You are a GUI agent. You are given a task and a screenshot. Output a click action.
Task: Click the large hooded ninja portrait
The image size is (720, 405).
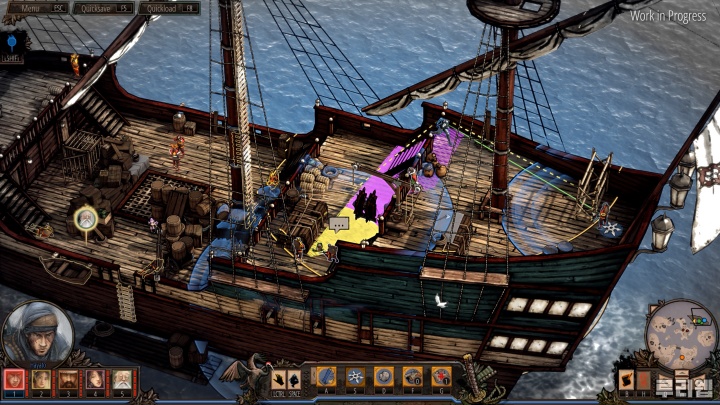36,333
